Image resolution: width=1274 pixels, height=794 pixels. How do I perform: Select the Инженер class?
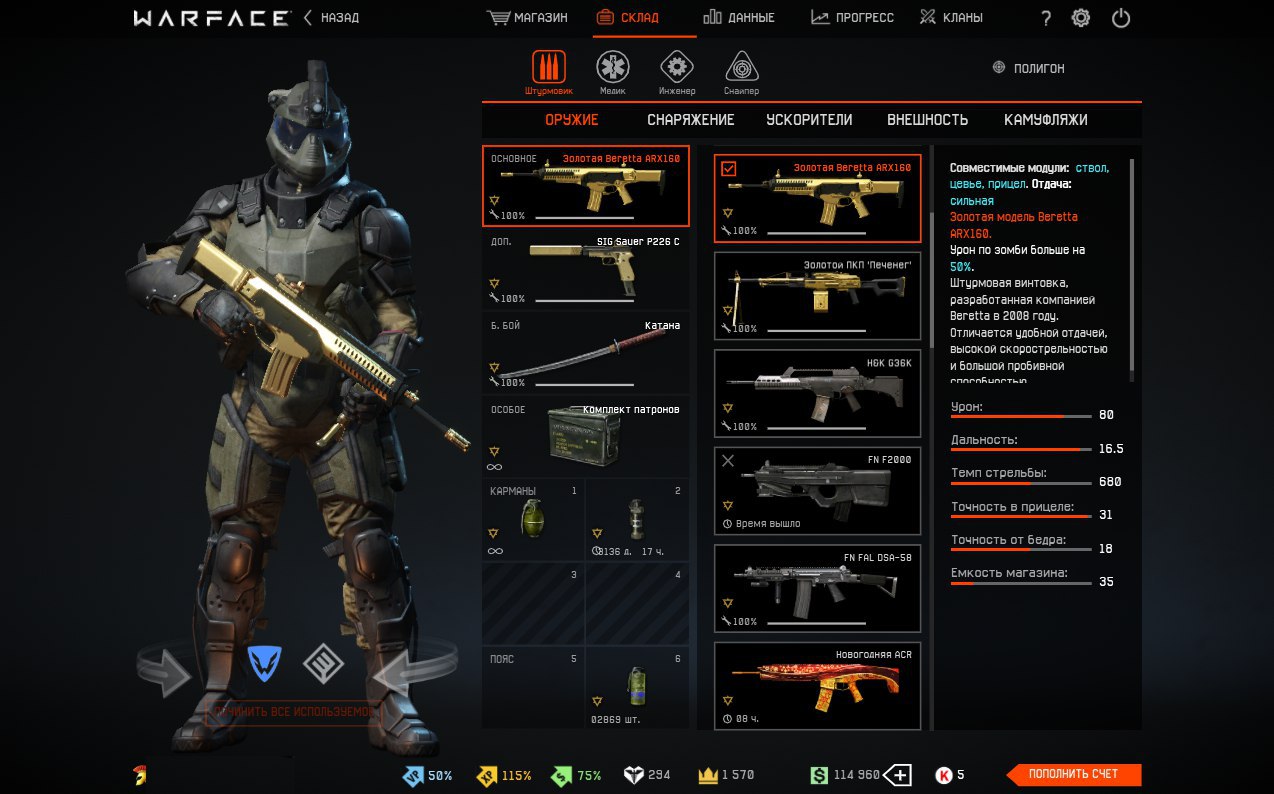point(677,71)
